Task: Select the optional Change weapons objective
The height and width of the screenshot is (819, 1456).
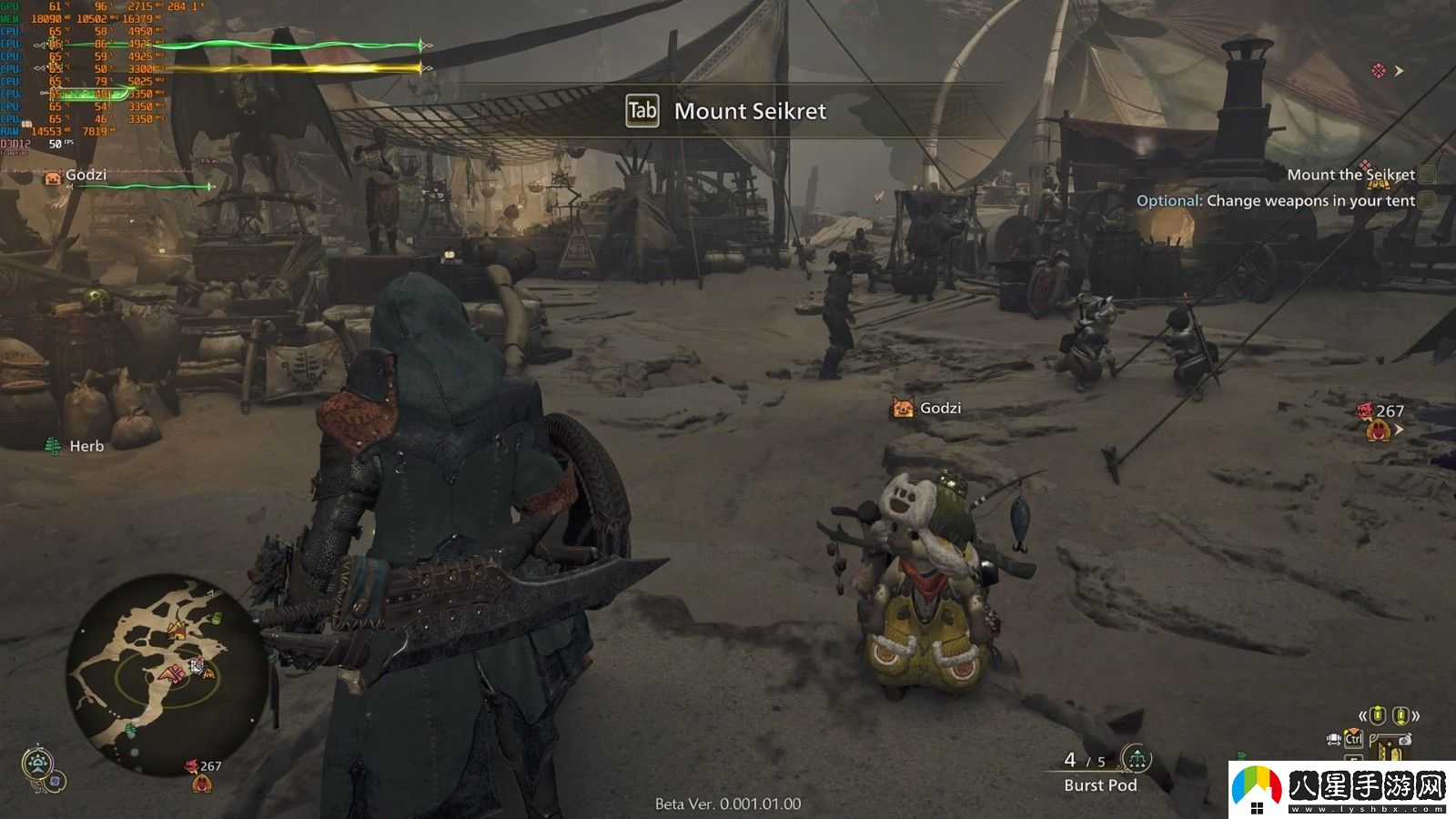Action: click(1276, 201)
